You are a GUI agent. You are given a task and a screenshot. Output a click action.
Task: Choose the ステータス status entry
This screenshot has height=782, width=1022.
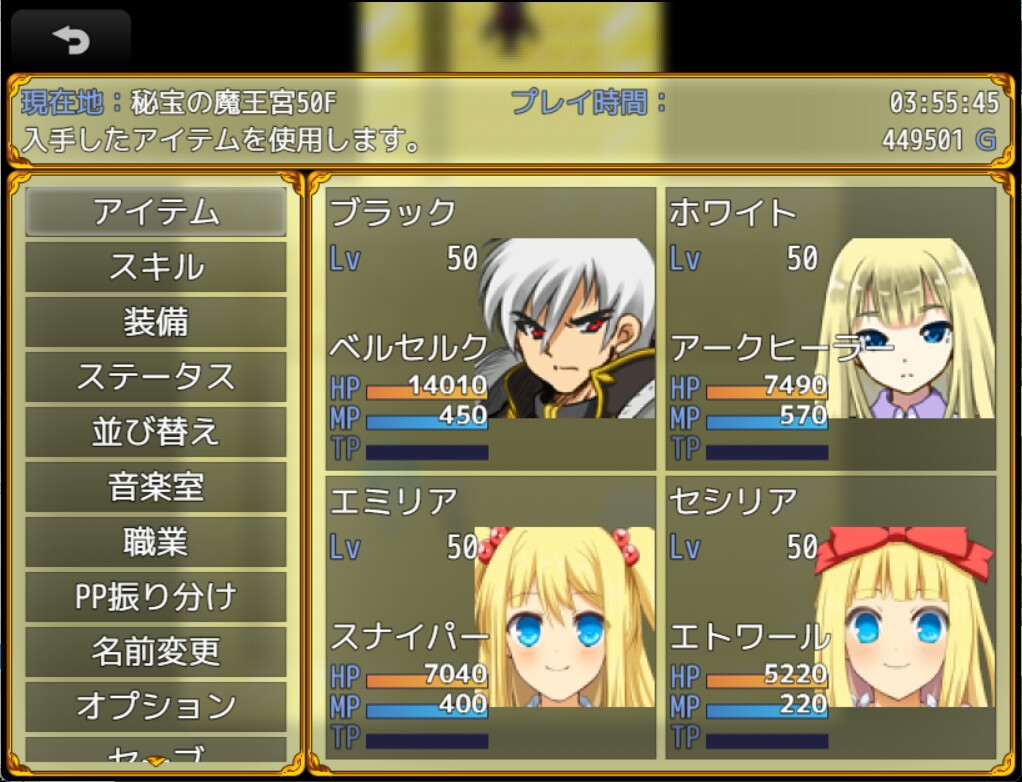click(156, 377)
